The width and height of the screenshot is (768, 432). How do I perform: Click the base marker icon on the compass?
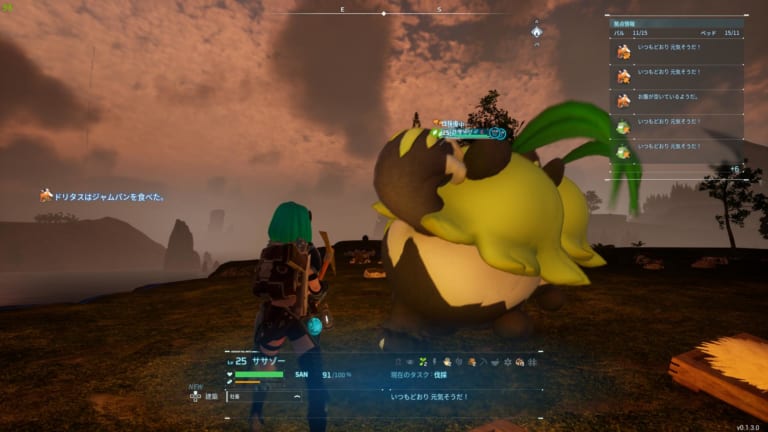pos(536,31)
